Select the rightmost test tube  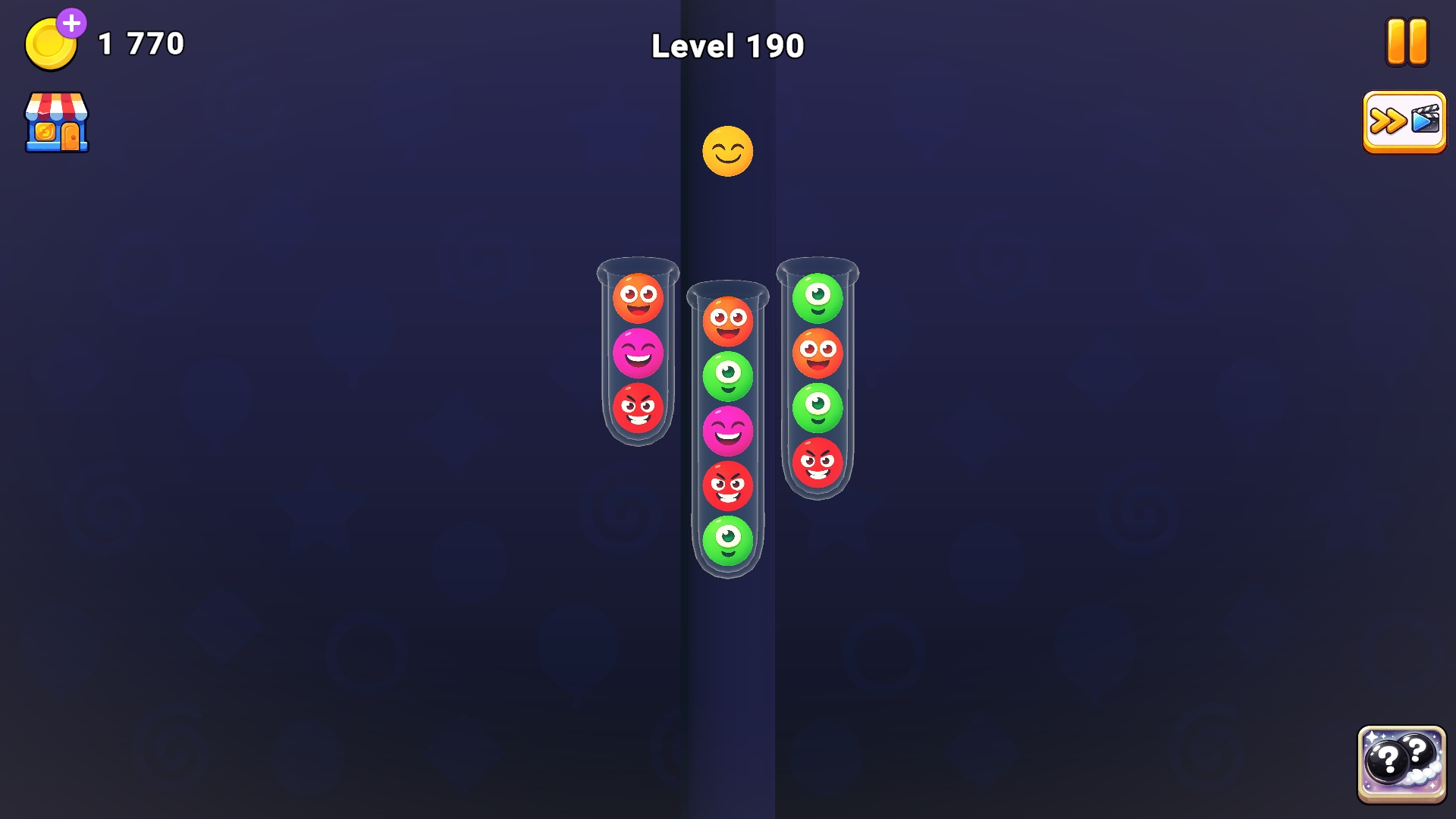click(818, 379)
